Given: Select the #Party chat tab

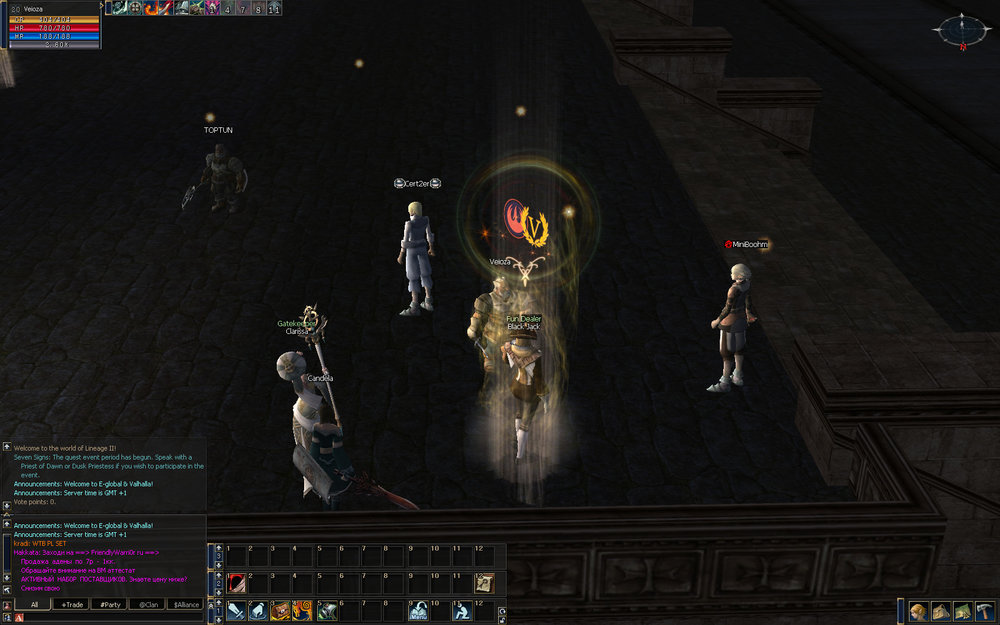Looking at the screenshot, I should pos(109,604).
